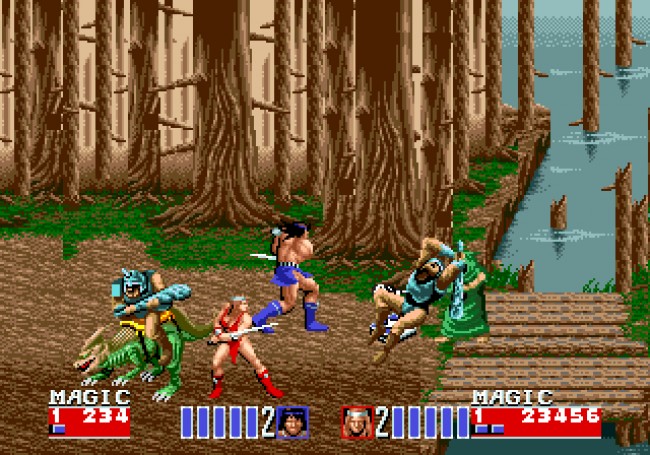Select the dark-haired barbarian portrait
This screenshot has height=455, width=650.
coord(293,422)
